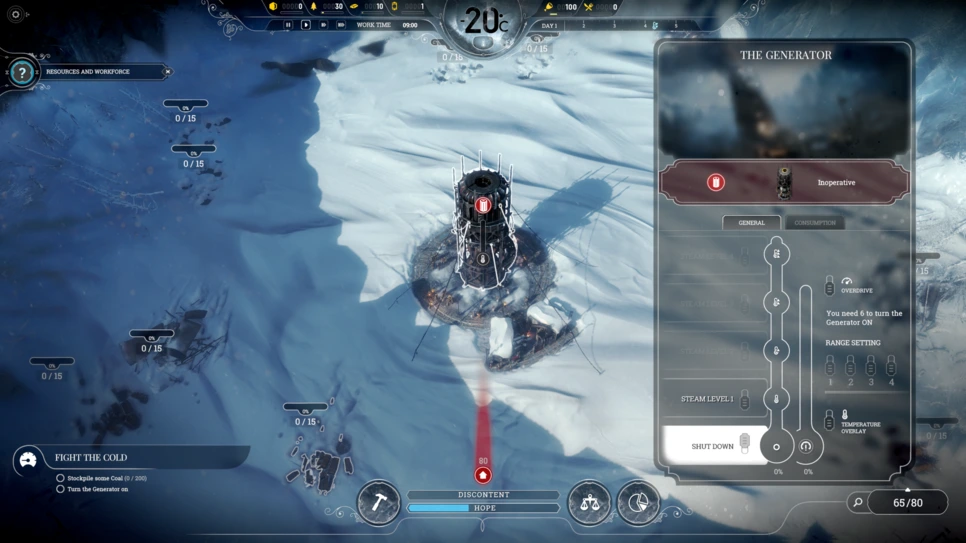
Task: Open the economy pie chart button
Action: [x=638, y=502]
